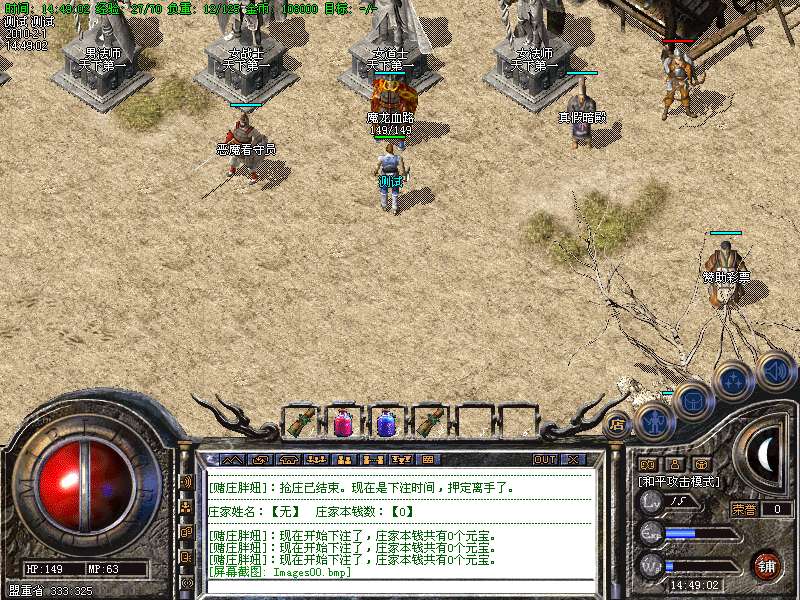Use the blue potion in the belt
800x600 pixels.
pos(387,423)
